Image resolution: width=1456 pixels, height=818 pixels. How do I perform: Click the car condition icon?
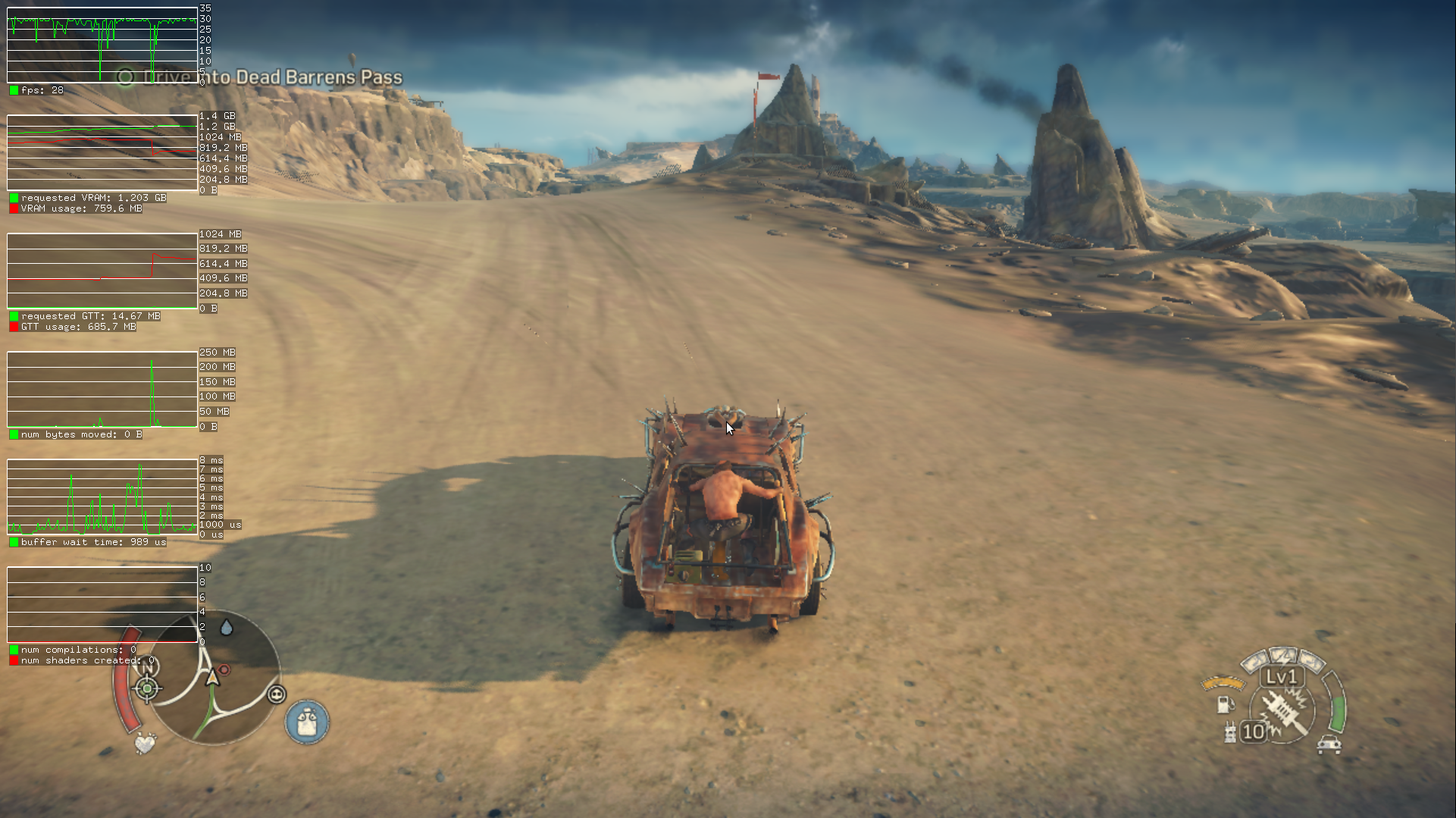click(1329, 744)
